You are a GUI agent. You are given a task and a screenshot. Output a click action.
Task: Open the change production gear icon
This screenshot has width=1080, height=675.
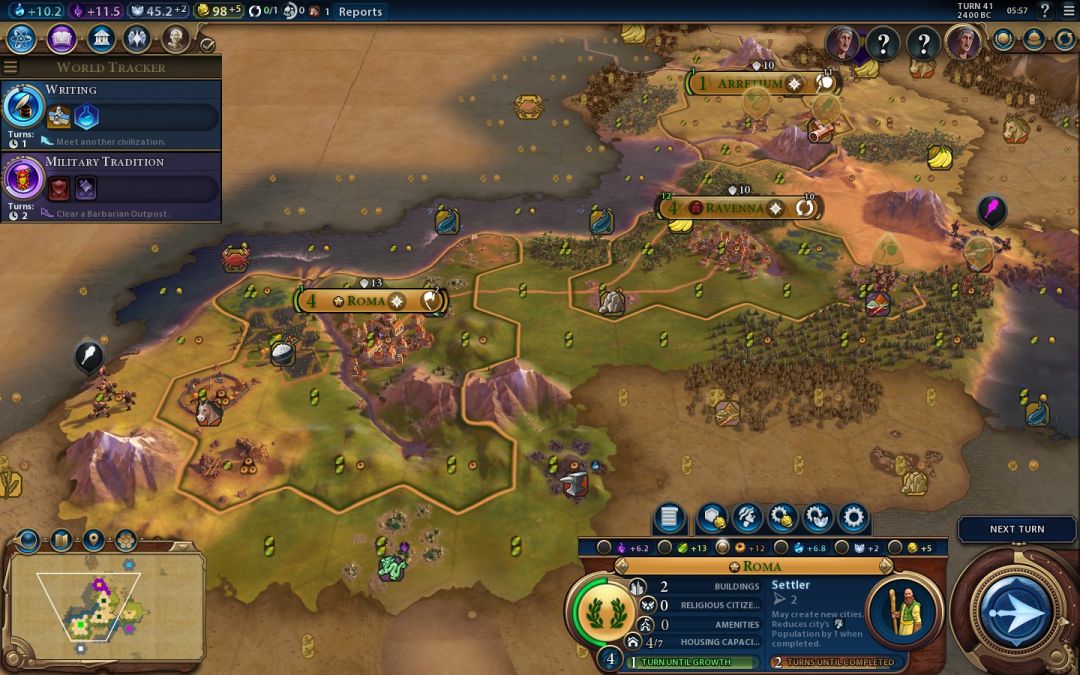coord(853,518)
